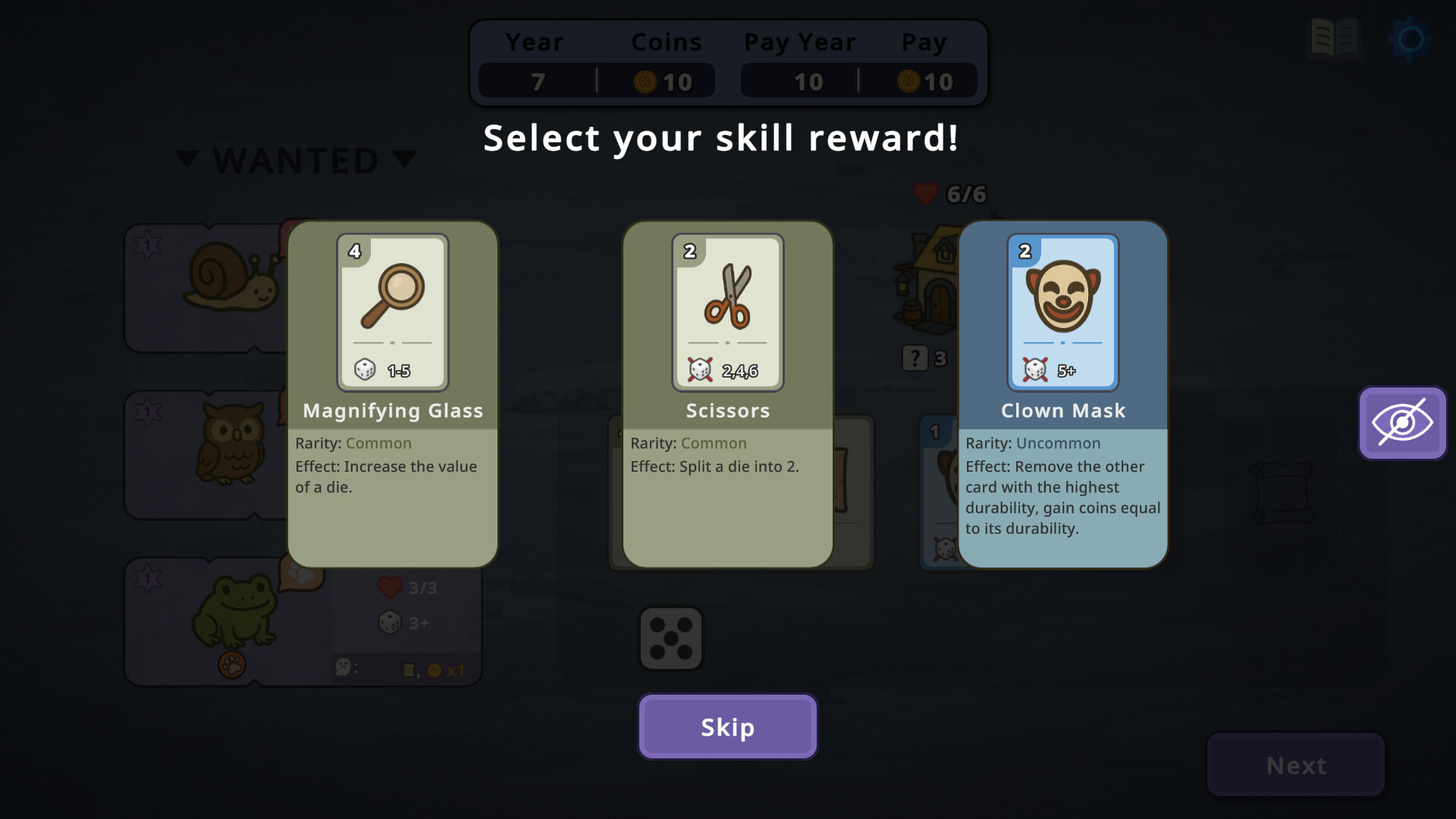This screenshot has height=819, width=1456.
Task: Collapse the right WANTED arrow
Action: 405,159
